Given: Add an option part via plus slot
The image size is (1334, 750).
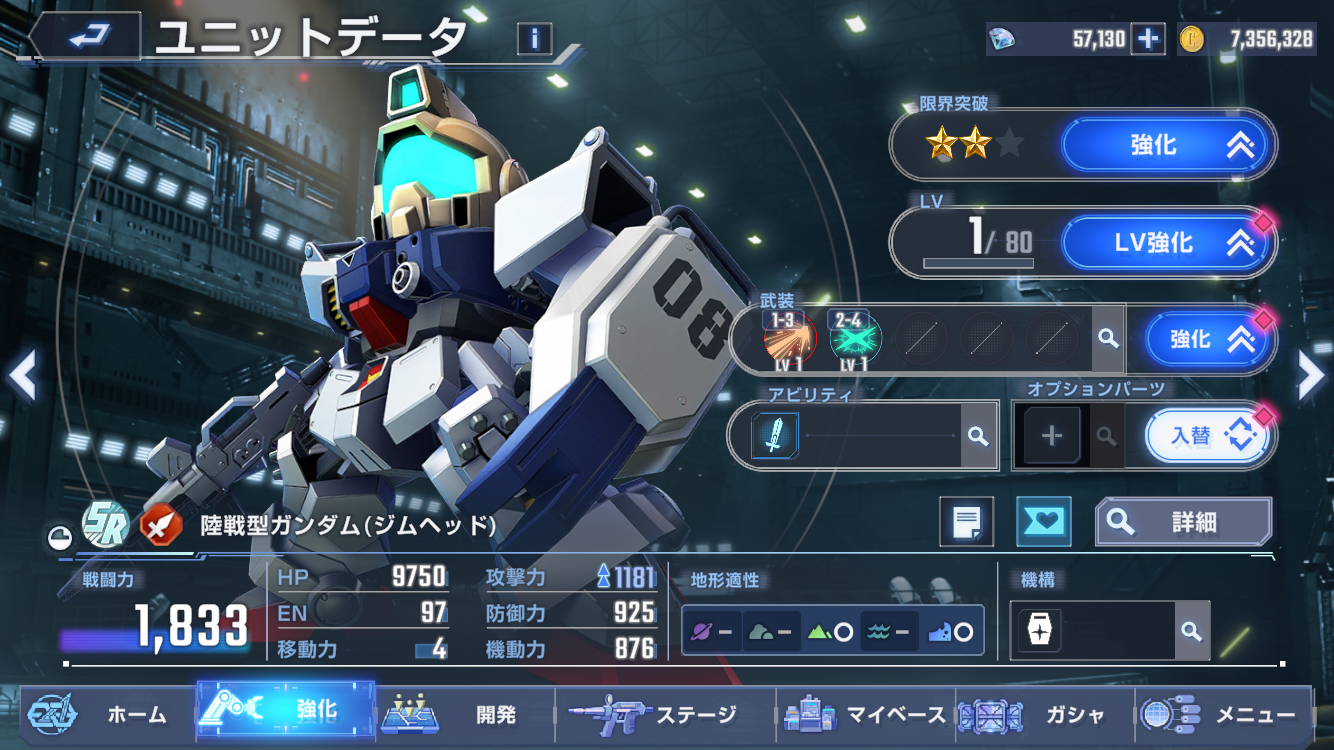Looking at the screenshot, I should 1052,436.
